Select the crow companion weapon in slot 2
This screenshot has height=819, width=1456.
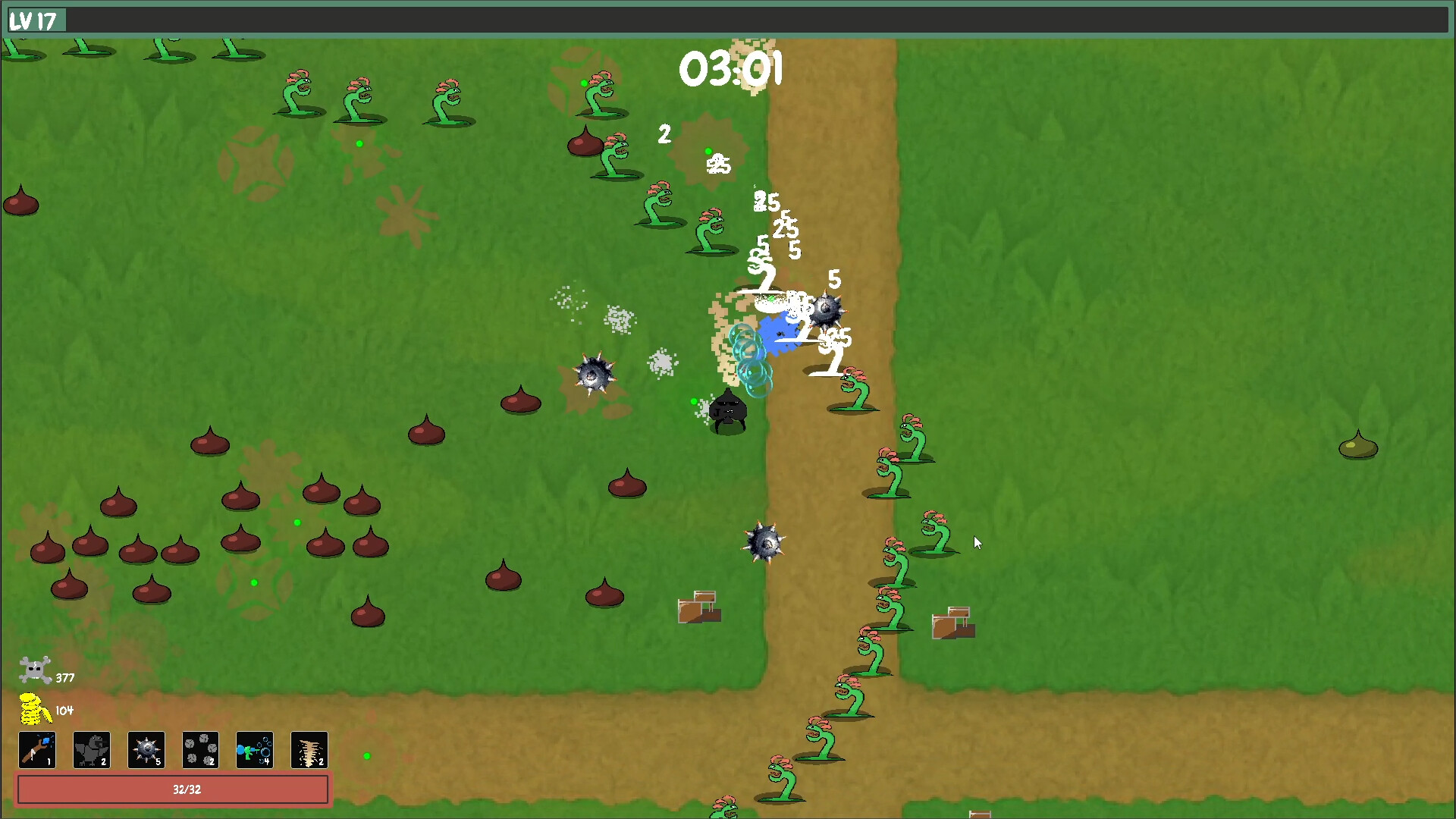click(x=91, y=750)
